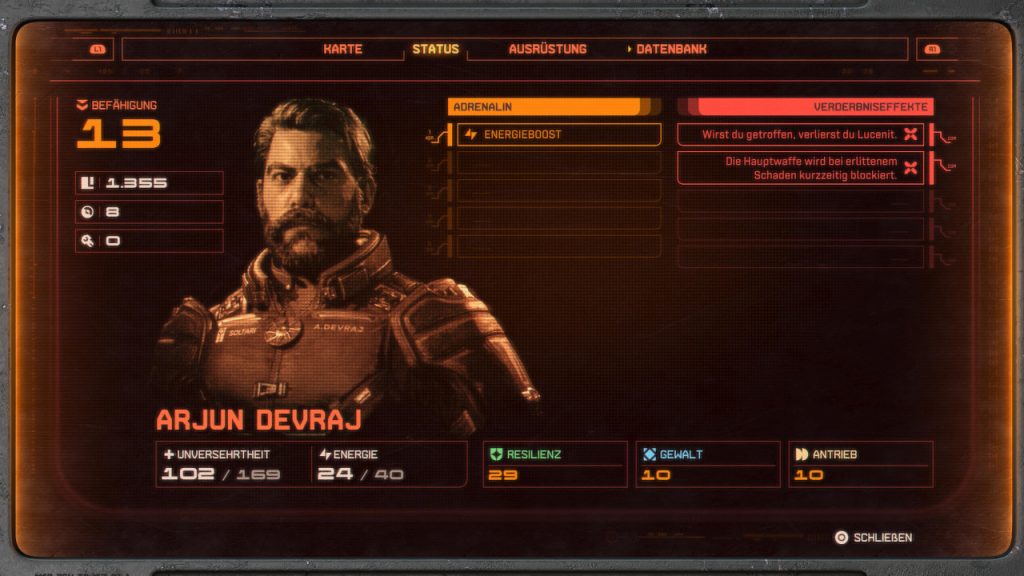1024x576 pixels.
Task: Highlight the Antrieb stat box
Action: (860, 464)
